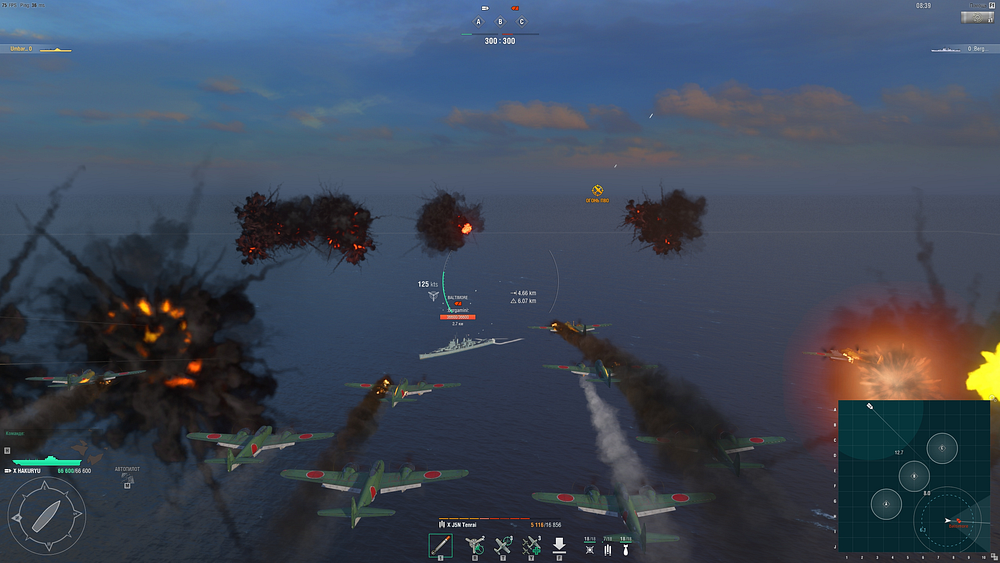Select capture point A indicator
This screenshot has height=563, width=1000.
coord(479,21)
